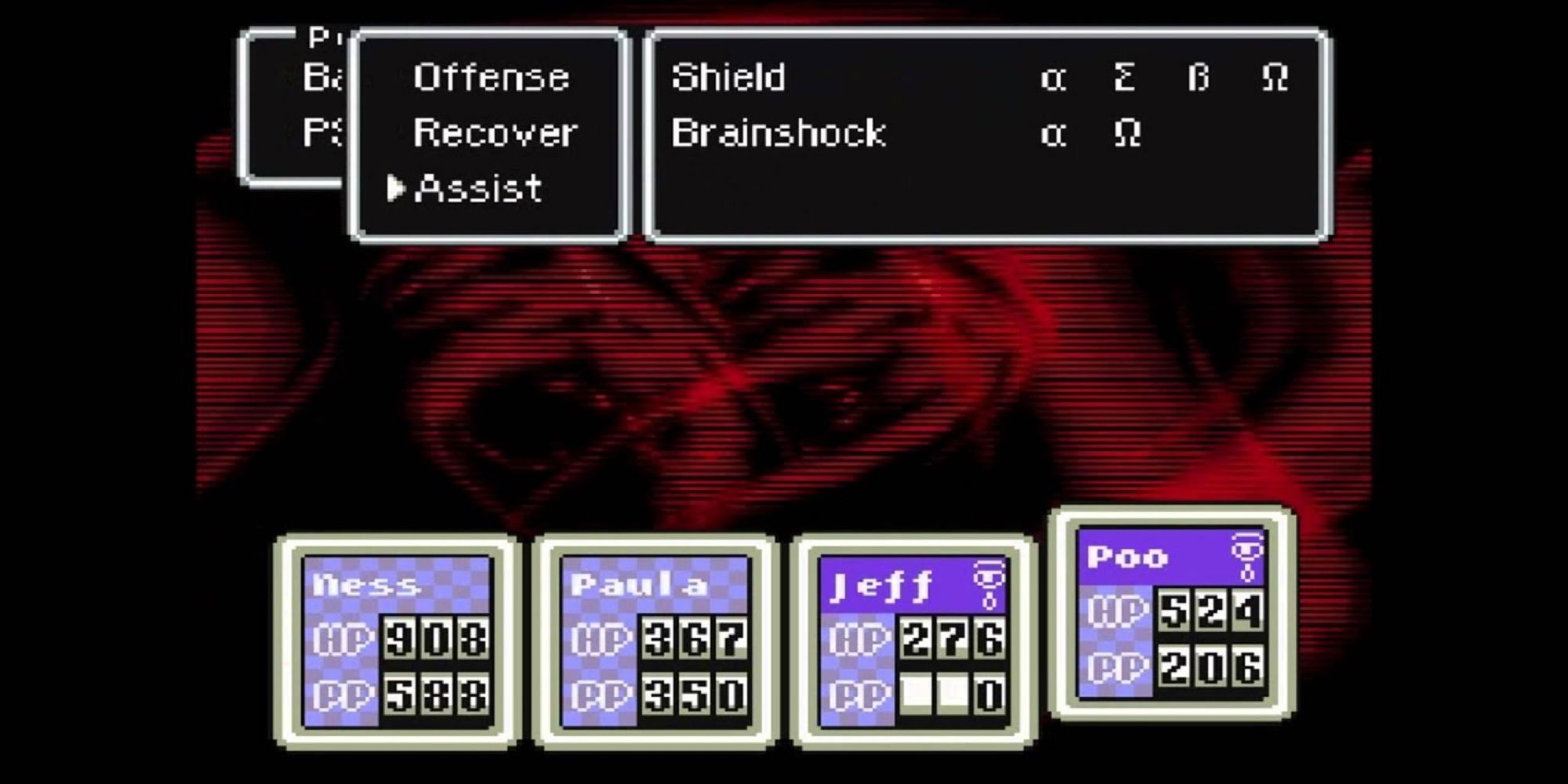Select the Shield alpha level icon
Image resolution: width=1568 pixels, height=784 pixels.
point(1054,77)
